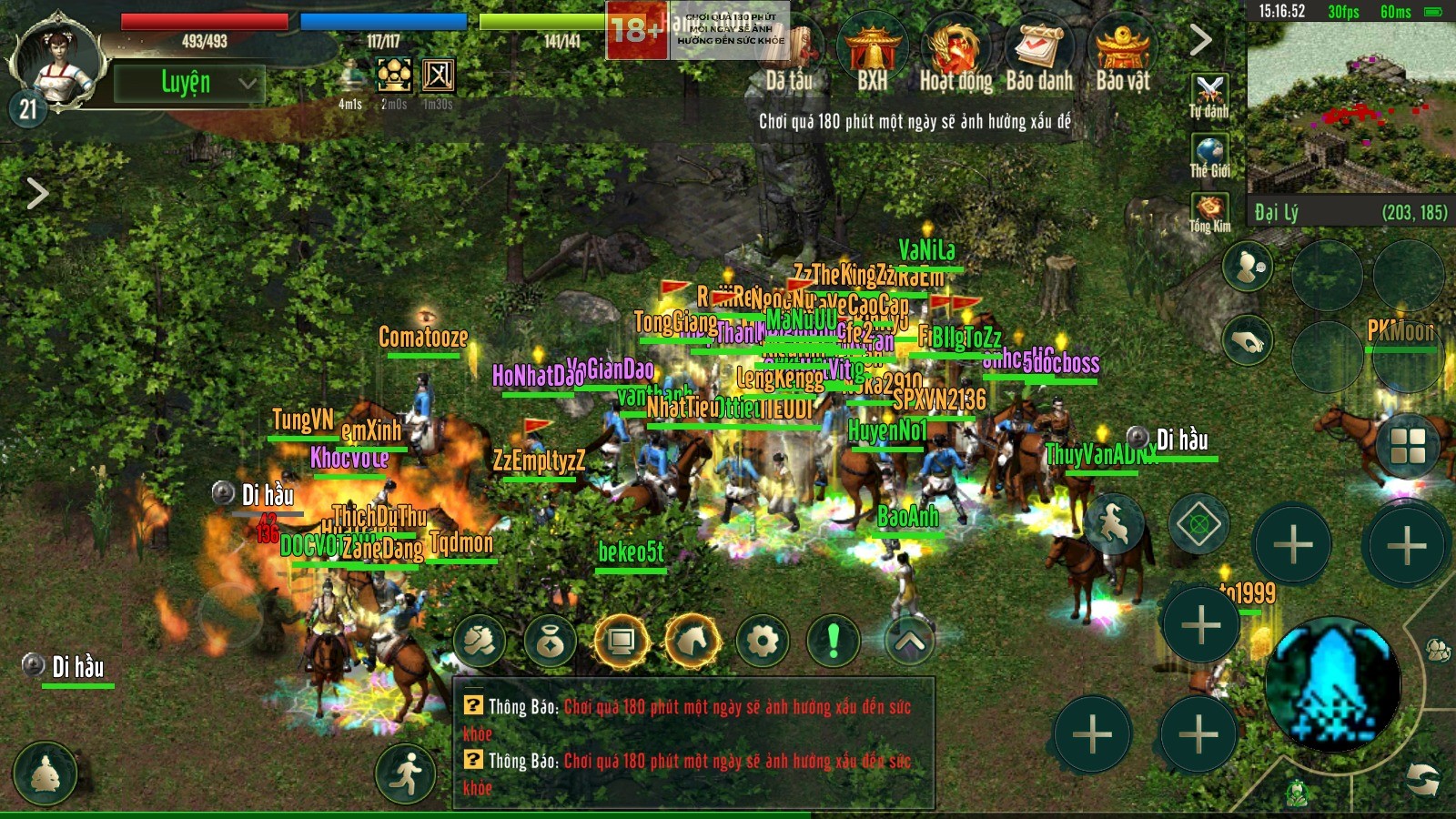This screenshot has height=819, width=1456.
Task: Toggle Tự đánh auto-attack
Action: point(1209,96)
